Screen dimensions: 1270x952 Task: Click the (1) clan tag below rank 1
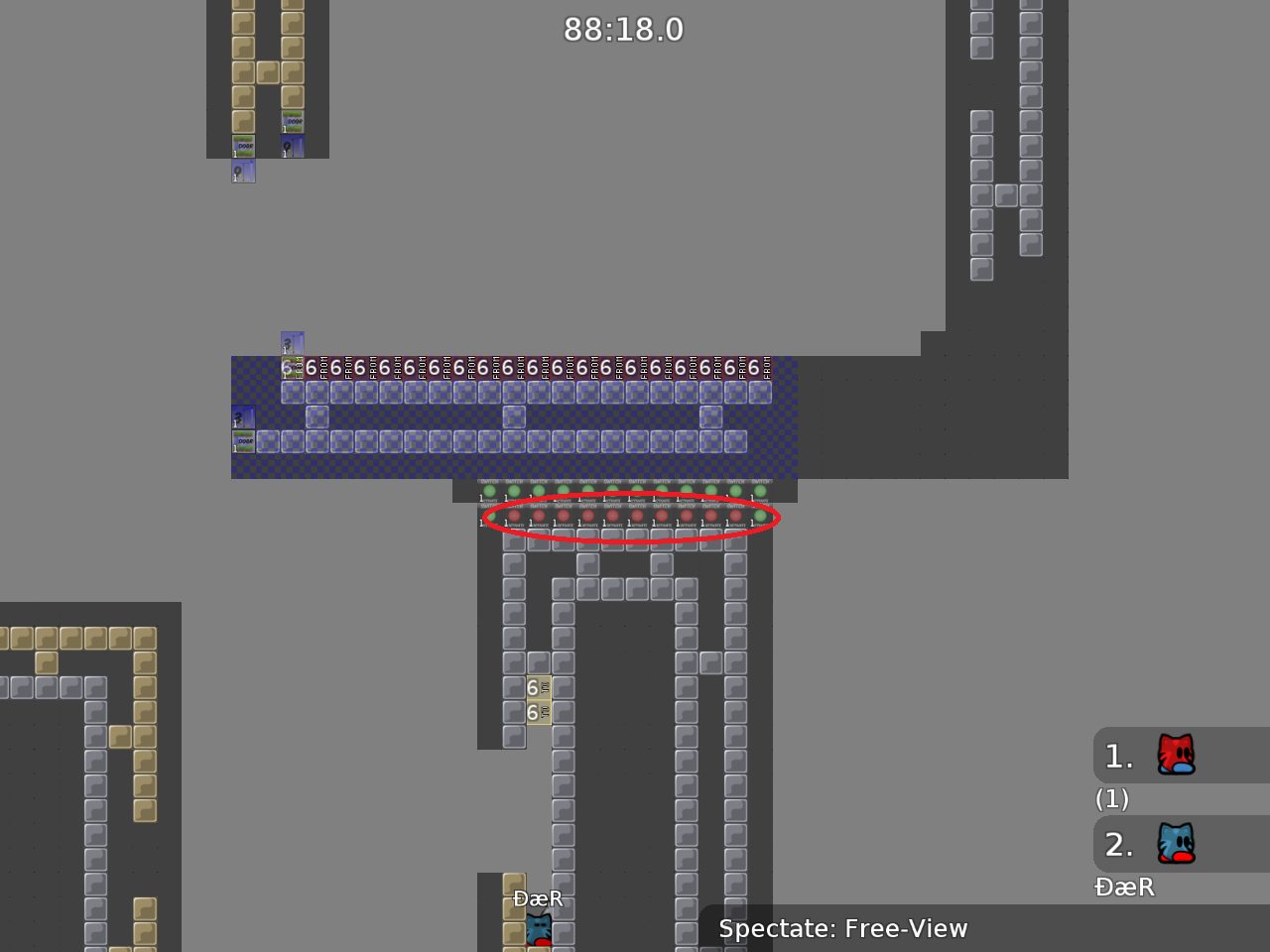[1112, 799]
